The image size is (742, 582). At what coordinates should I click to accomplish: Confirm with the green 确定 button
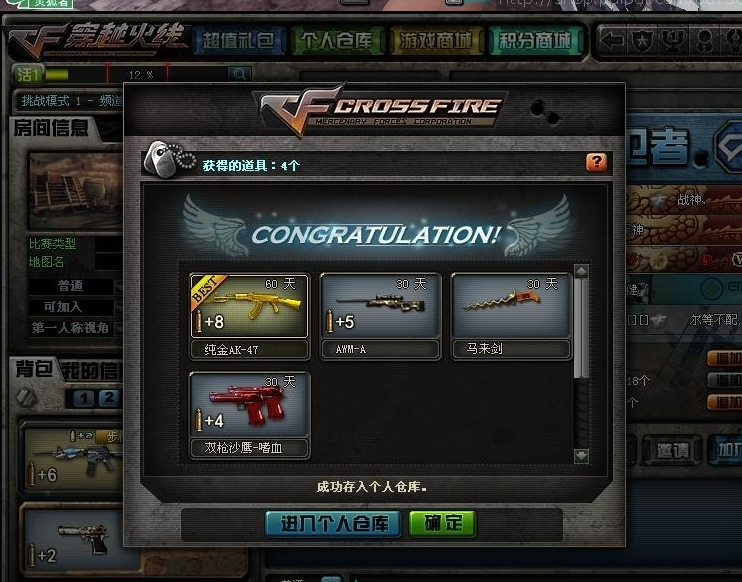point(442,523)
